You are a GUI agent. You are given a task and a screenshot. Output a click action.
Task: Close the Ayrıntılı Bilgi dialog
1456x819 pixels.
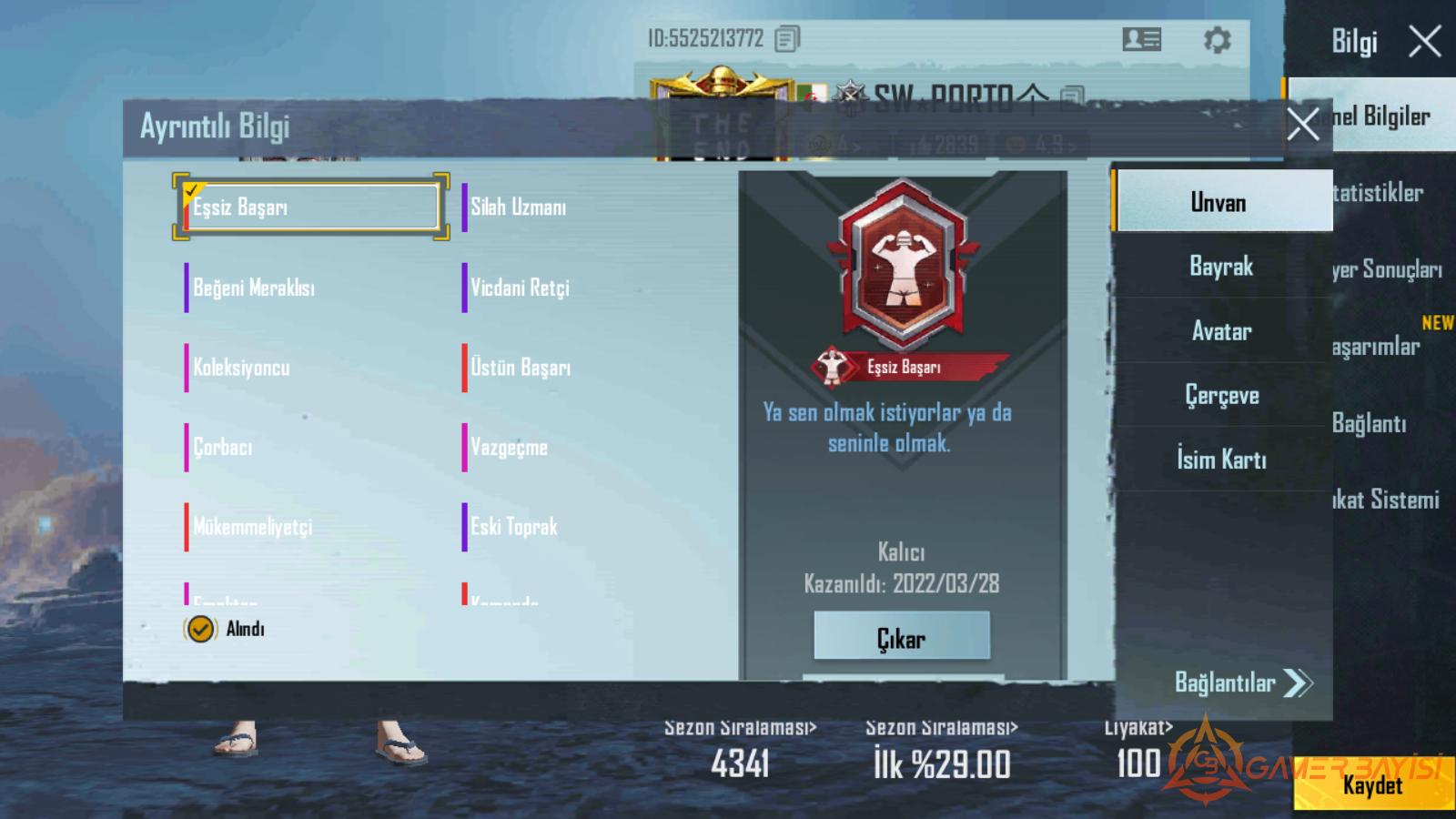coord(1302,124)
